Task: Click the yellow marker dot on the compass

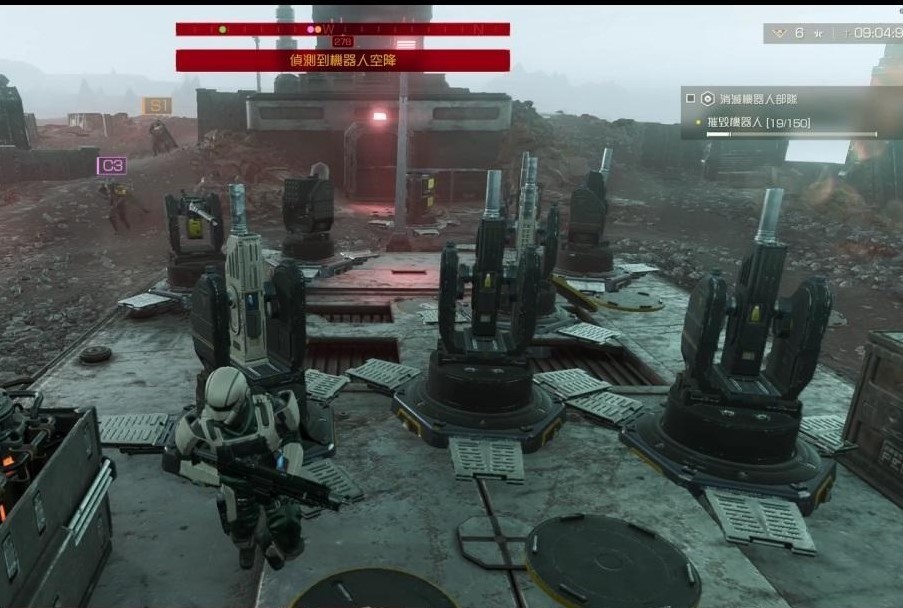Action: coord(222,29)
